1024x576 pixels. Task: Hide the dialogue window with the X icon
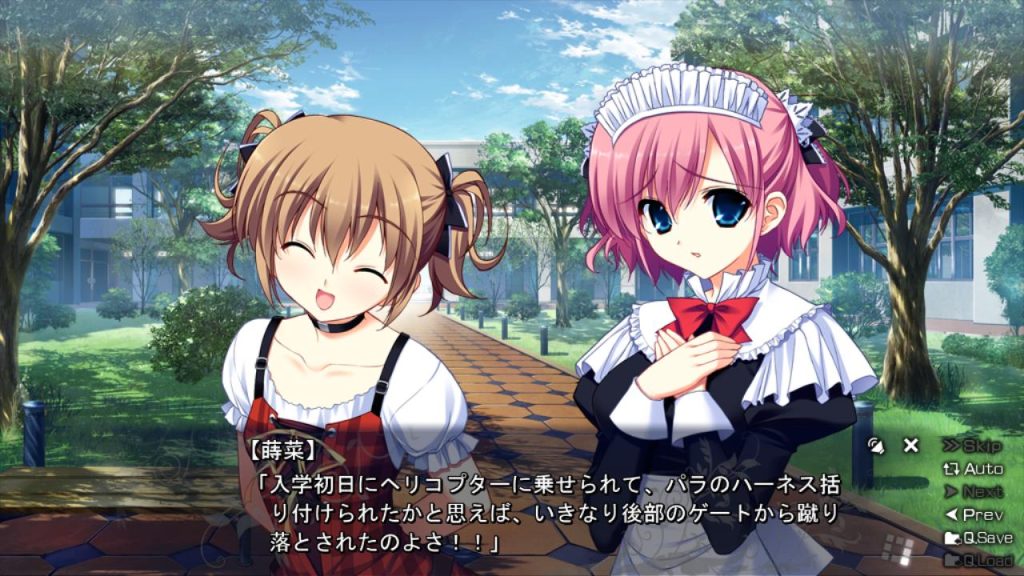911,446
